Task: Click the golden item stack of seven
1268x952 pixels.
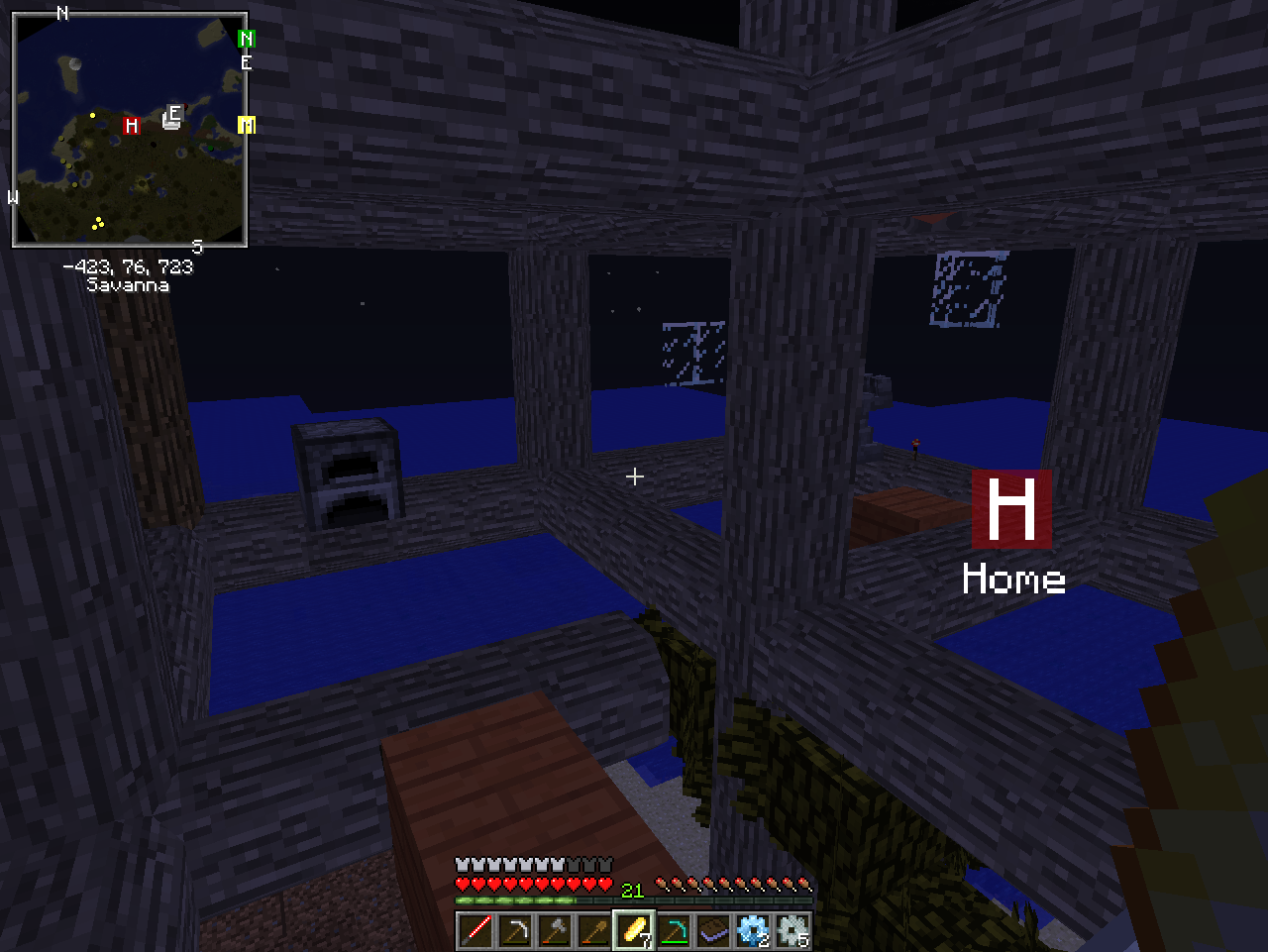Action: [634, 931]
